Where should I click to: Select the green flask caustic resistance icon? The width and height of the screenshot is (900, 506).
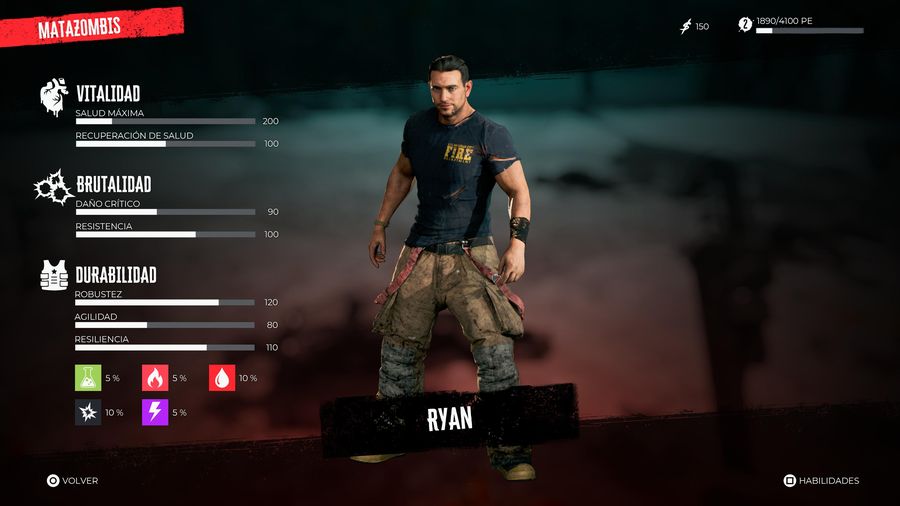click(x=88, y=377)
